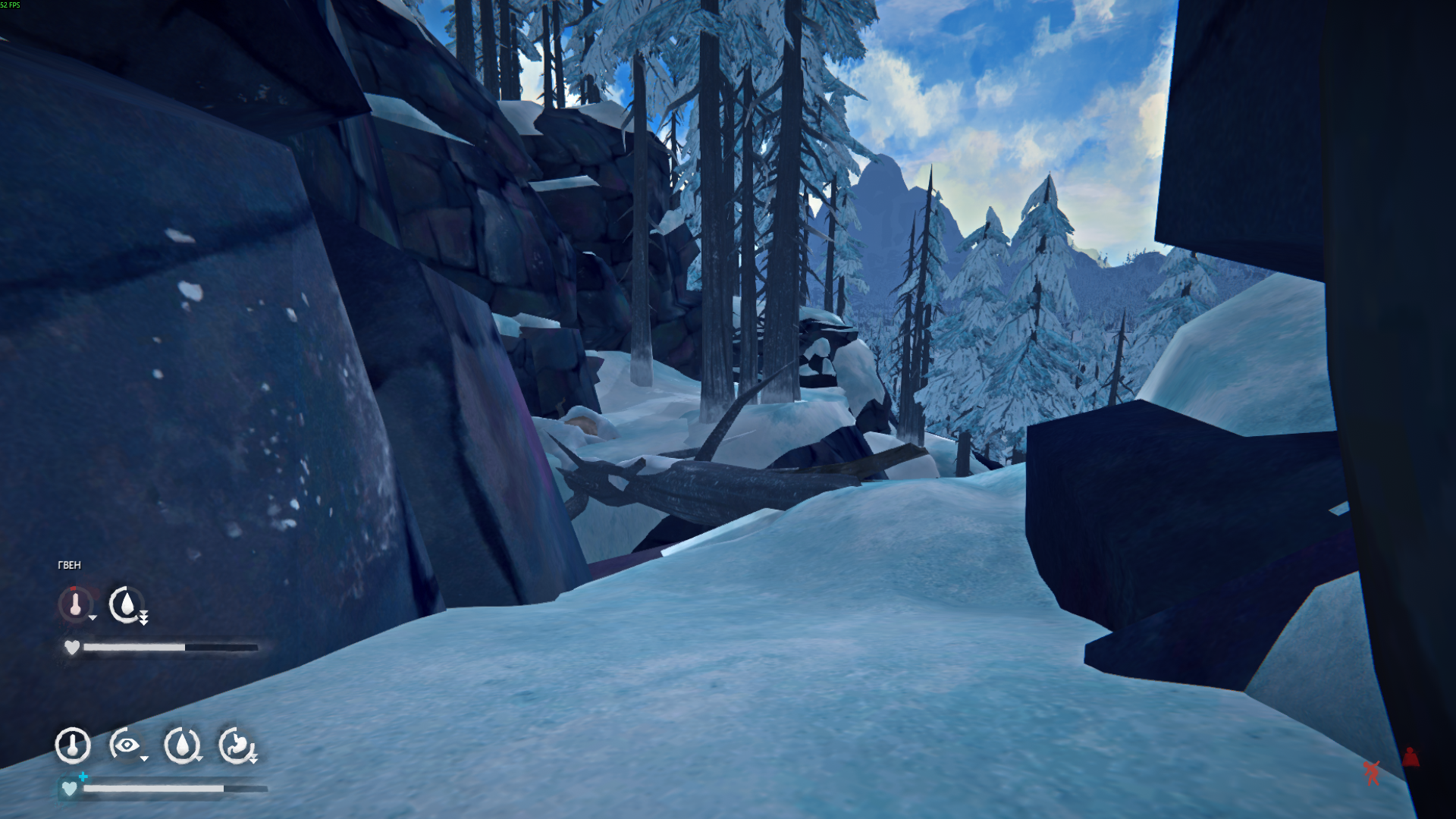Click the player's own water-drop thirst icon
Image resolution: width=1456 pixels, height=819 pixels.
pyautogui.click(x=181, y=745)
